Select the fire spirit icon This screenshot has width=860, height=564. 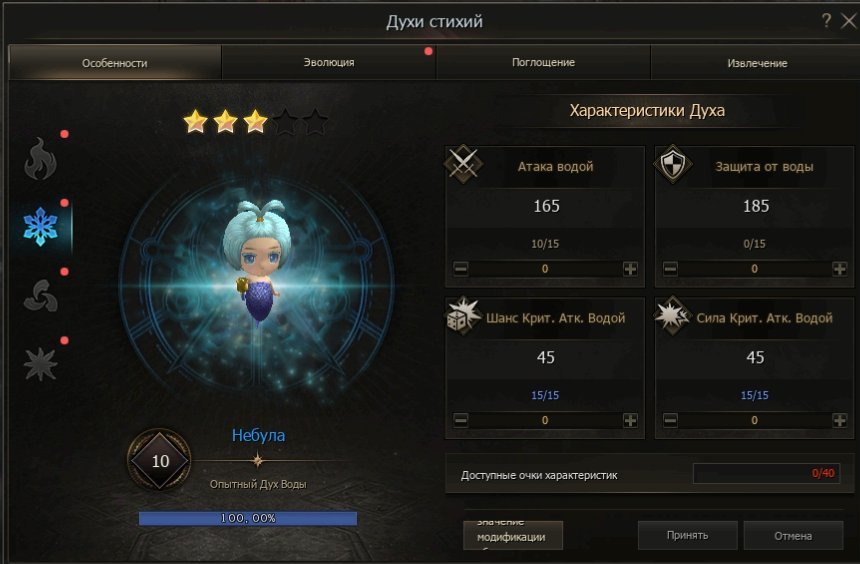pyautogui.click(x=41, y=158)
